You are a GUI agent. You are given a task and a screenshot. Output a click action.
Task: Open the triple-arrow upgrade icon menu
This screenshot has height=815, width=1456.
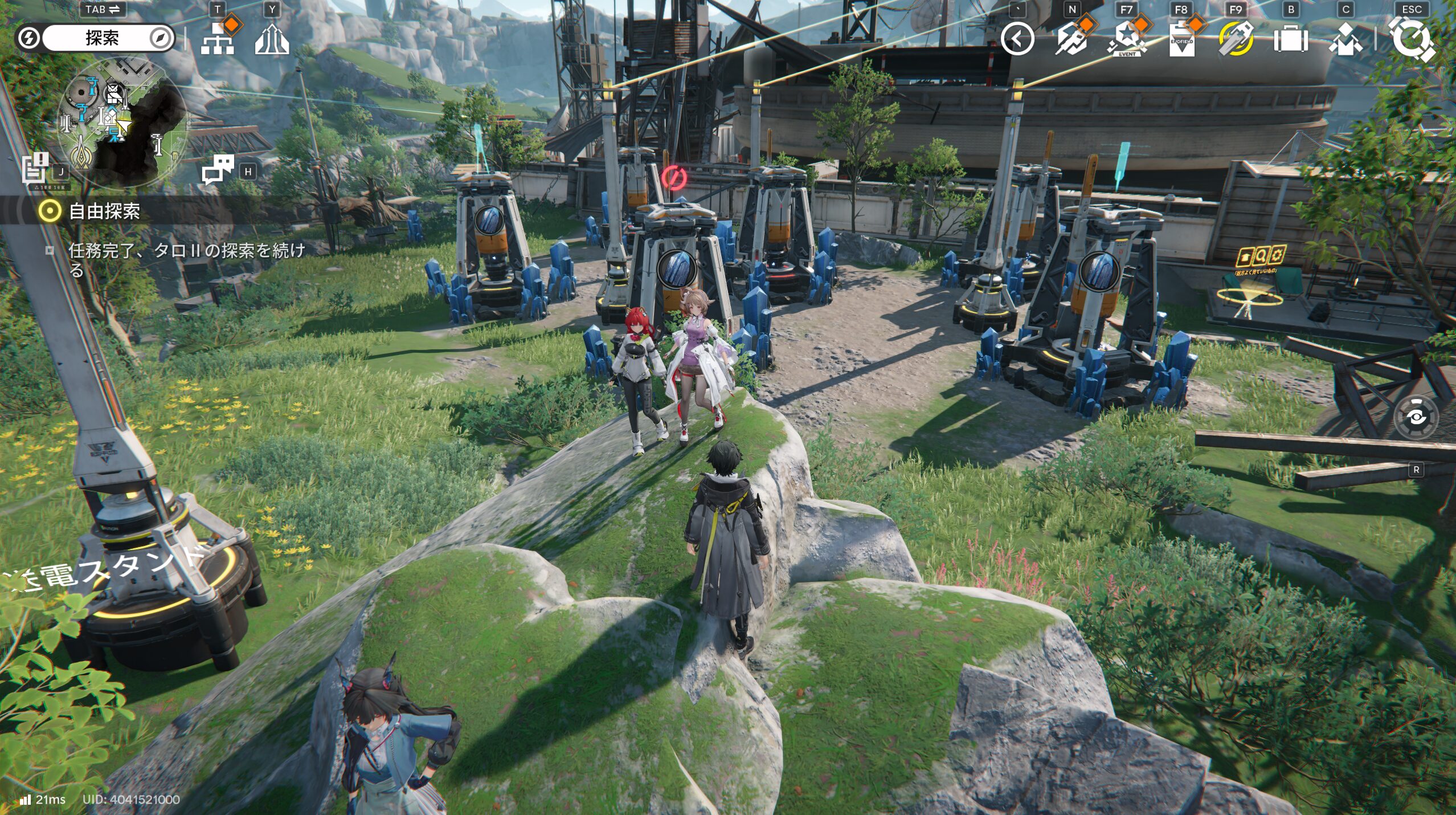pos(272,39)
